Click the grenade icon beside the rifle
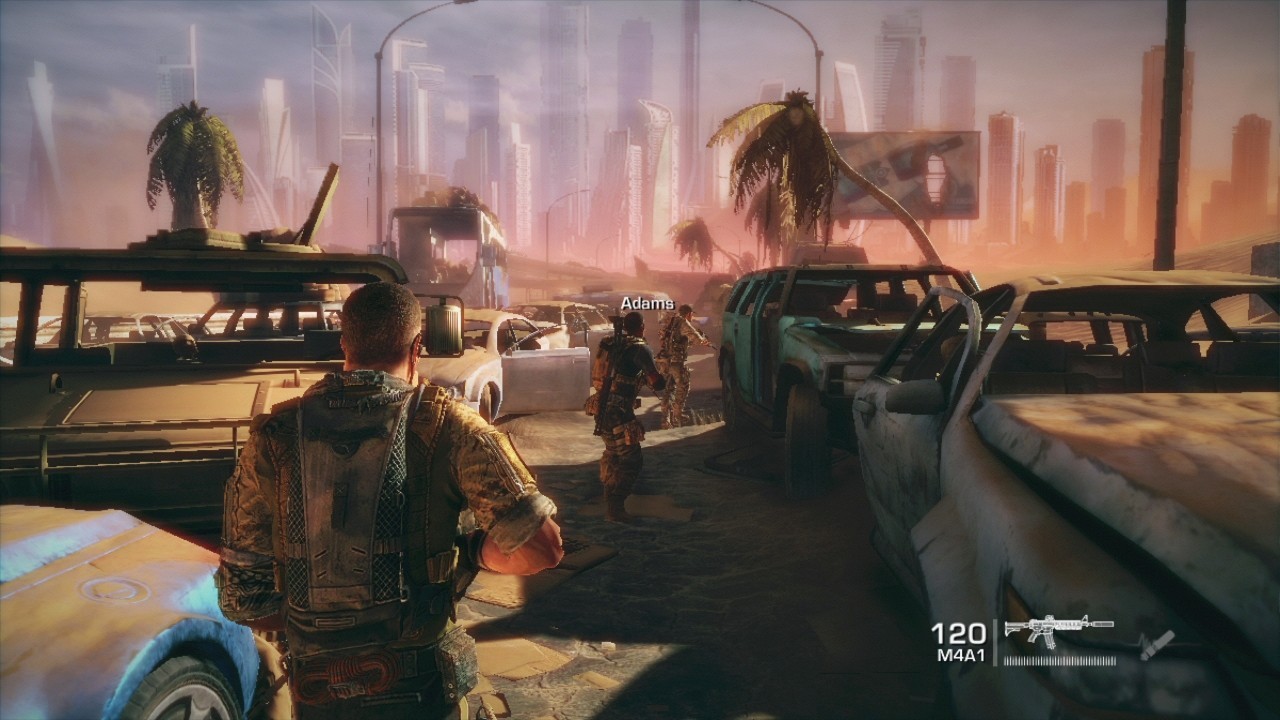 tap(1156, 643)
